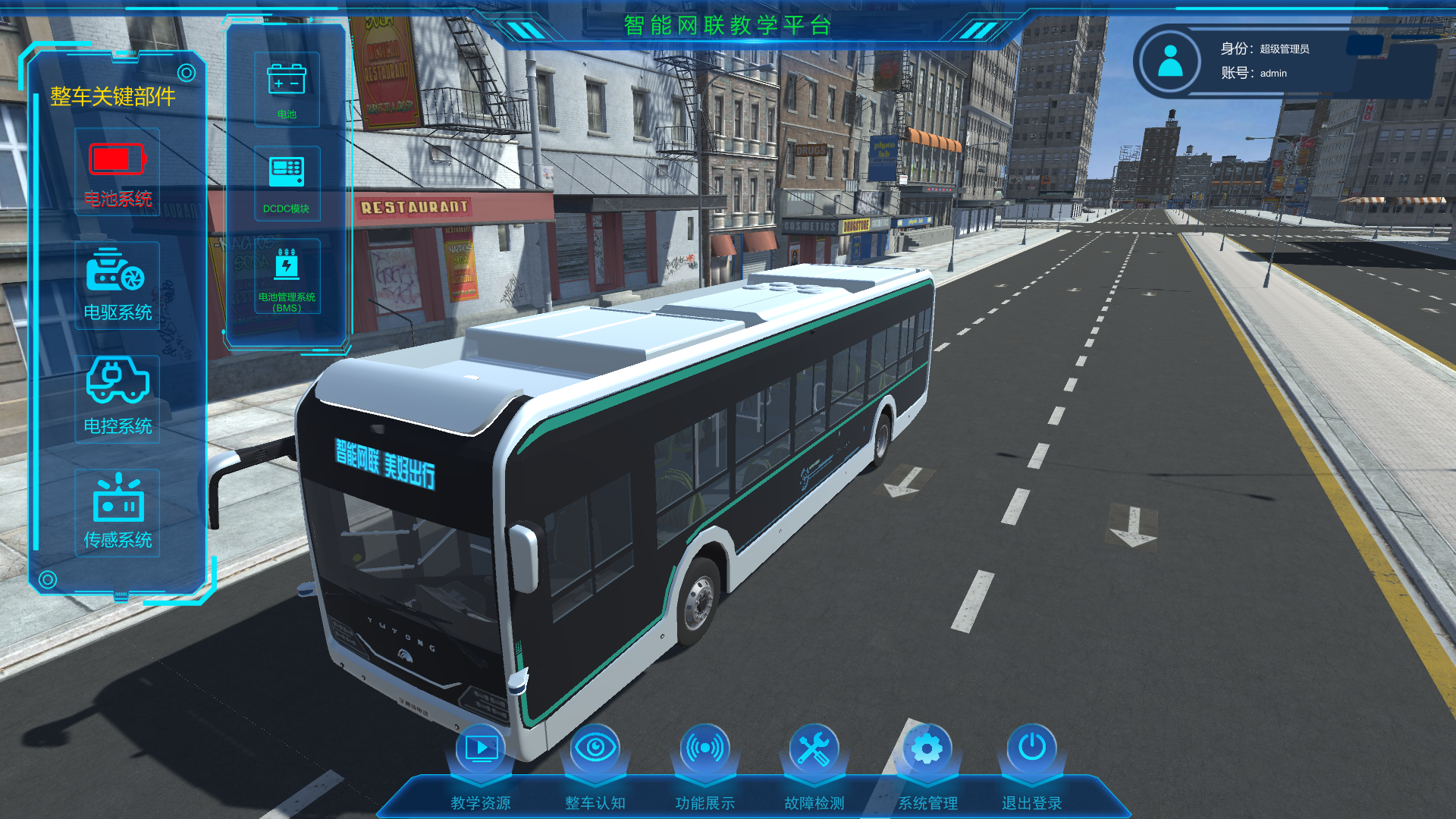The height and width of the screenshot is (819, 1456).
Task: Choose the 电控系统 electronic control entry
Action: [117, 399]
